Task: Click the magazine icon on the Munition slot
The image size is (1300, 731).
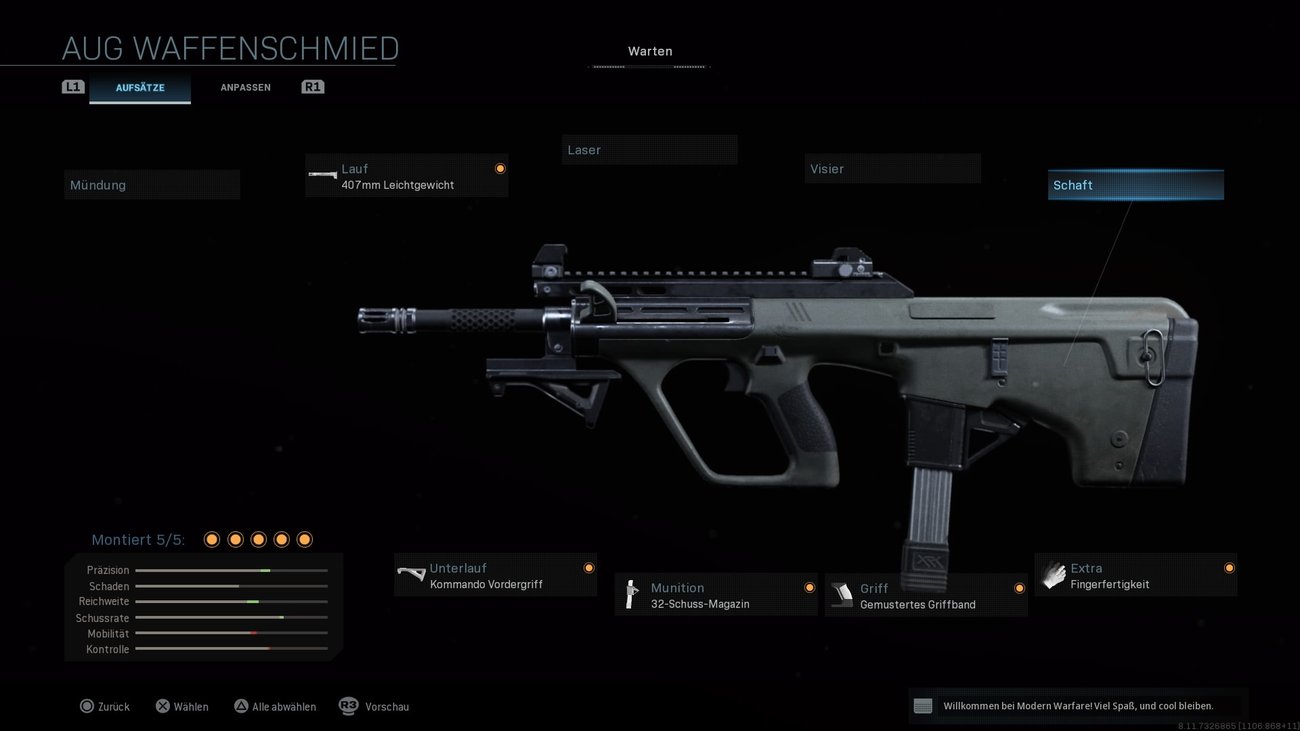Action: click(631, 595)
